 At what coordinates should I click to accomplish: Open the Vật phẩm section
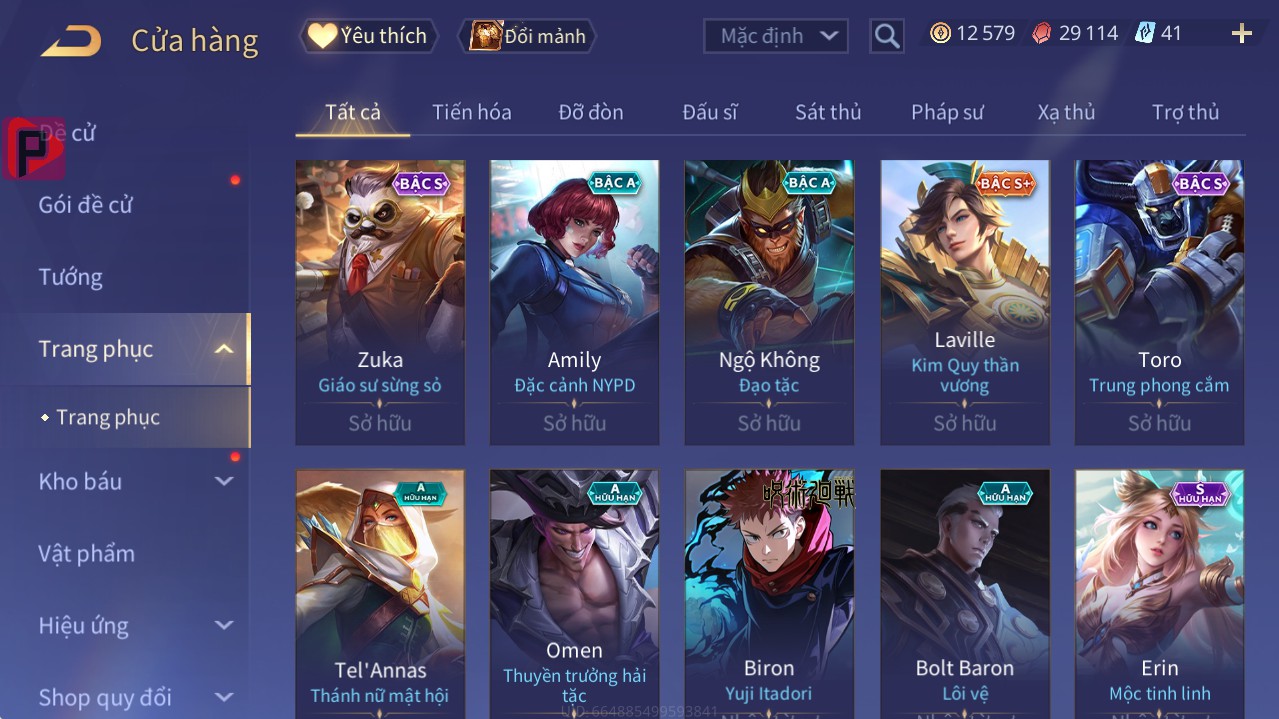point(87,554)
